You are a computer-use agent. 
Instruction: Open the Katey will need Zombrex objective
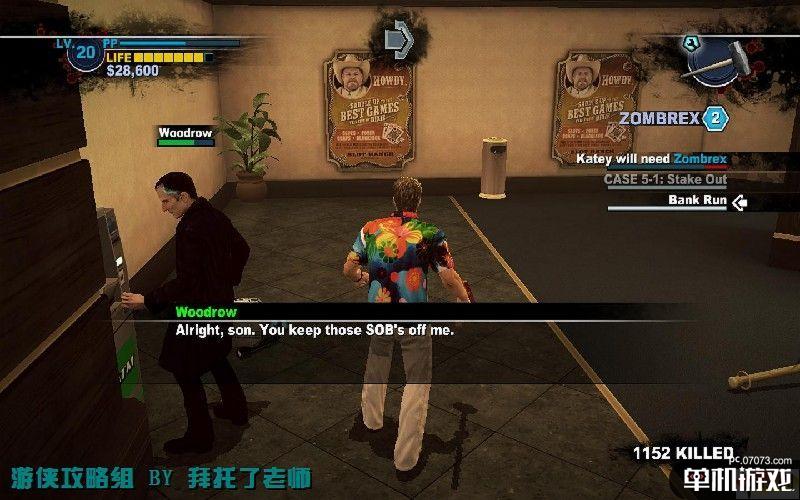pyautogui.click(x=651, y=158)
